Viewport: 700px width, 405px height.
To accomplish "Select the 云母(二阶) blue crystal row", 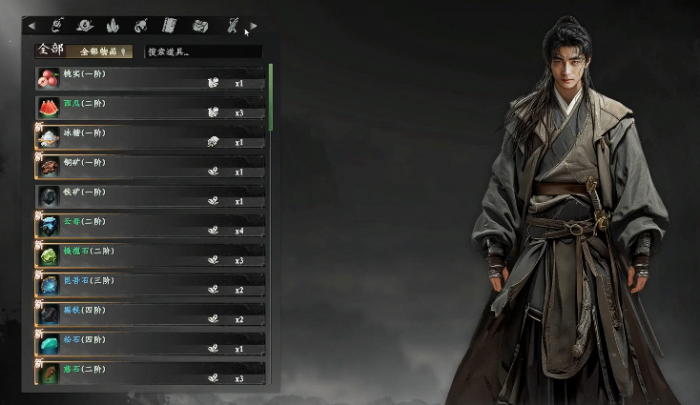I will click(x=150, y=226).
